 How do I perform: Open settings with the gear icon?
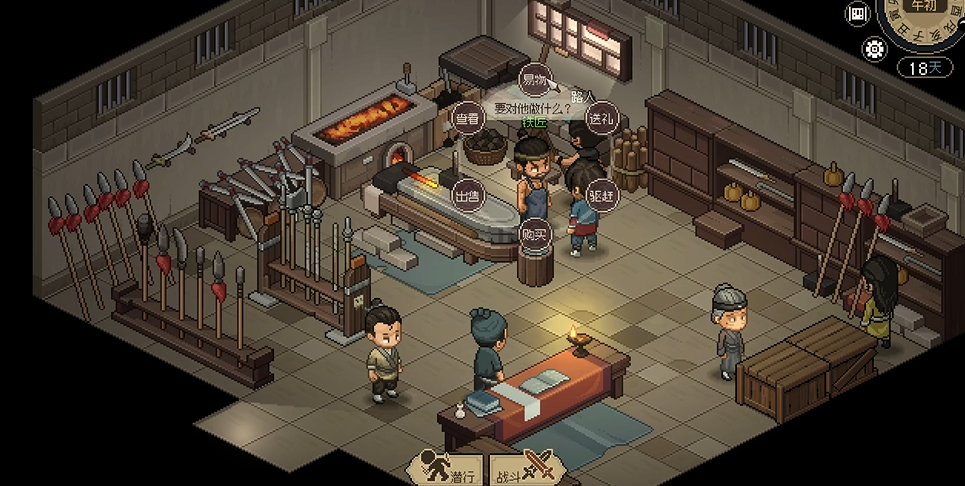pos(874,48)
